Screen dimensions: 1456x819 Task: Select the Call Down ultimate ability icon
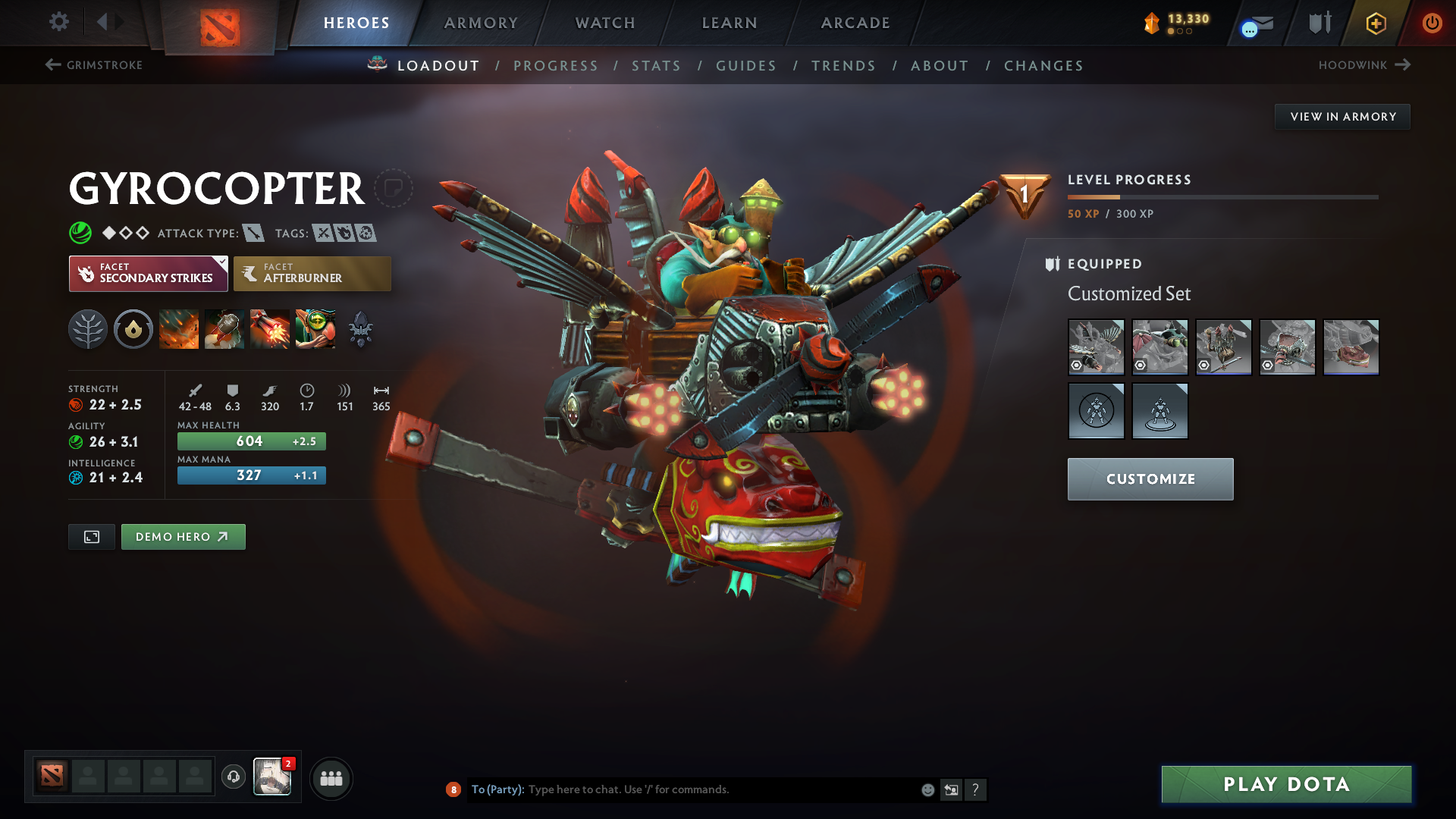(315, 328)
